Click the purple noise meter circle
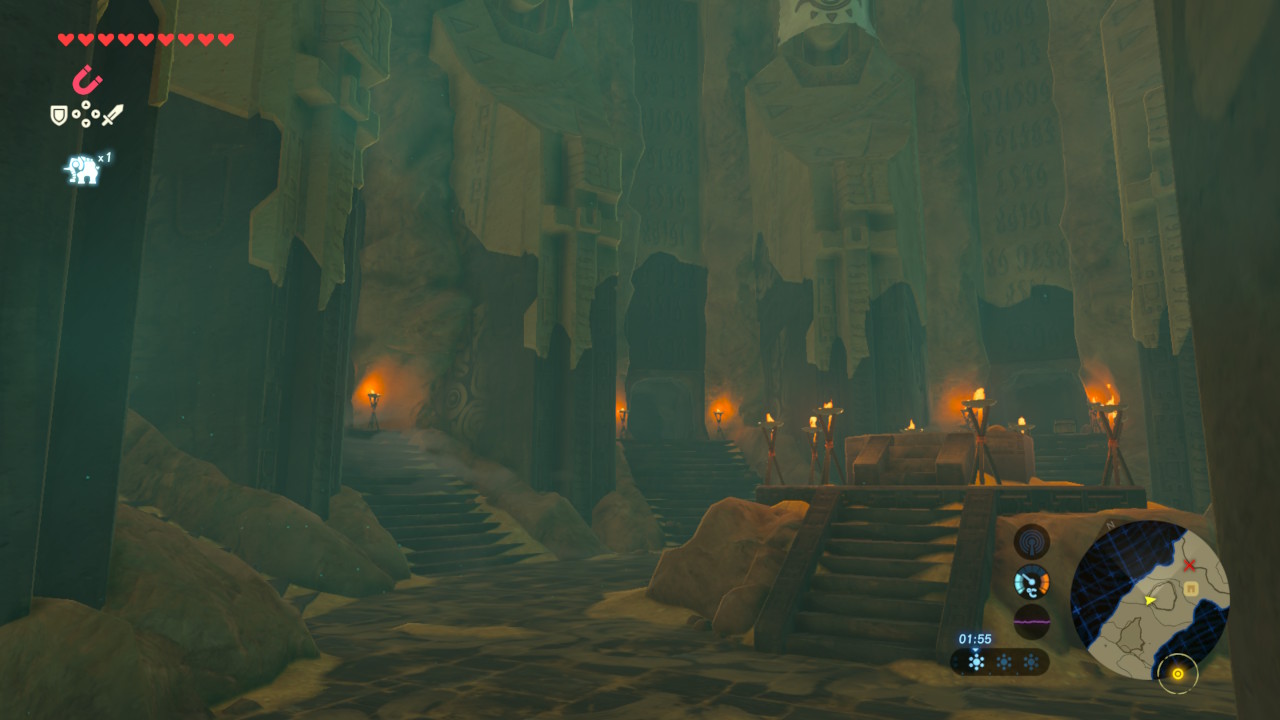Viewport: 1280px width, 720px height. pos(1032,621)
